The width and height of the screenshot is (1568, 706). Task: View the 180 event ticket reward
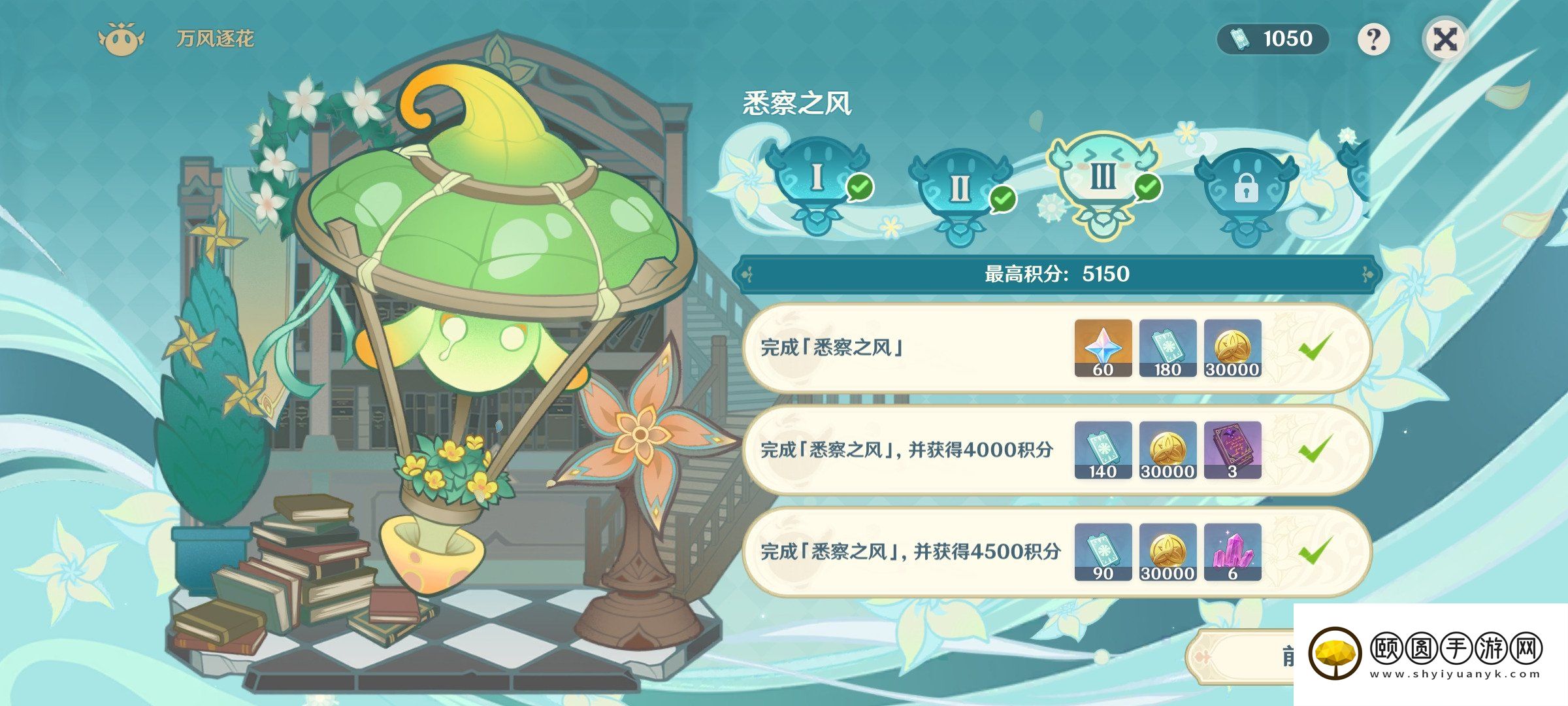[1168, 348]
